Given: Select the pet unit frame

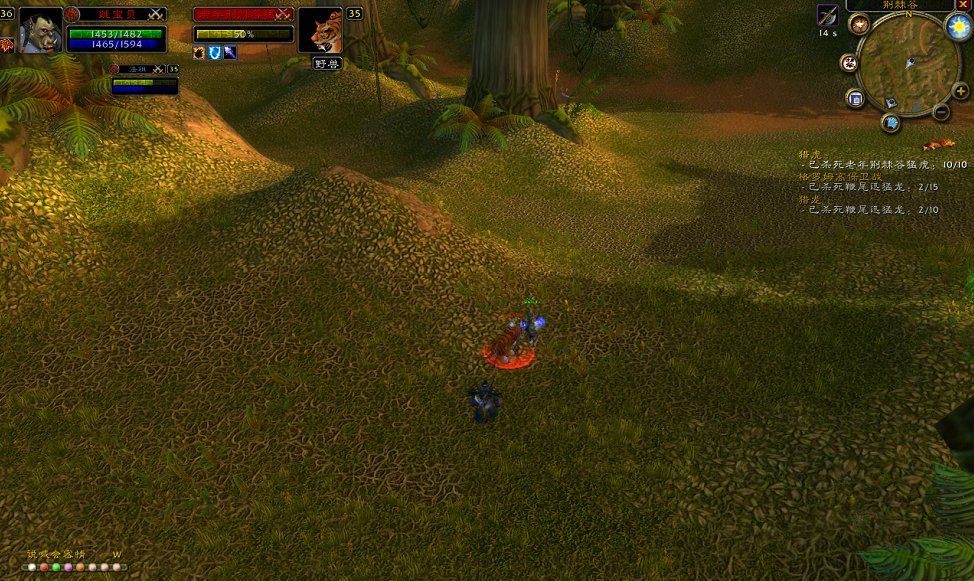Looking at the screenshot, I should (145, 82).
